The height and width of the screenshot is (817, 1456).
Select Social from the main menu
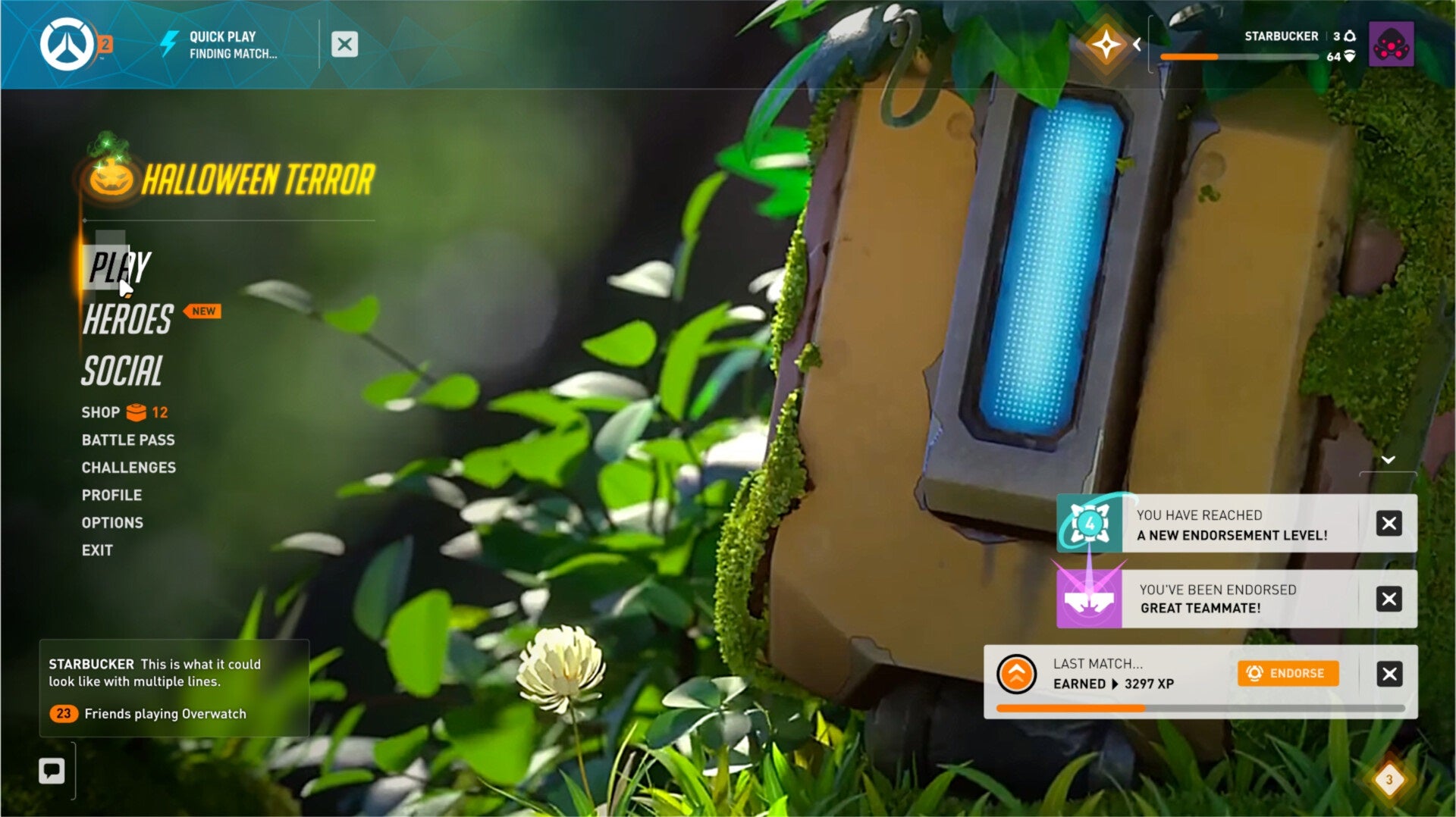pyautogui.click(x=122, y=371)
